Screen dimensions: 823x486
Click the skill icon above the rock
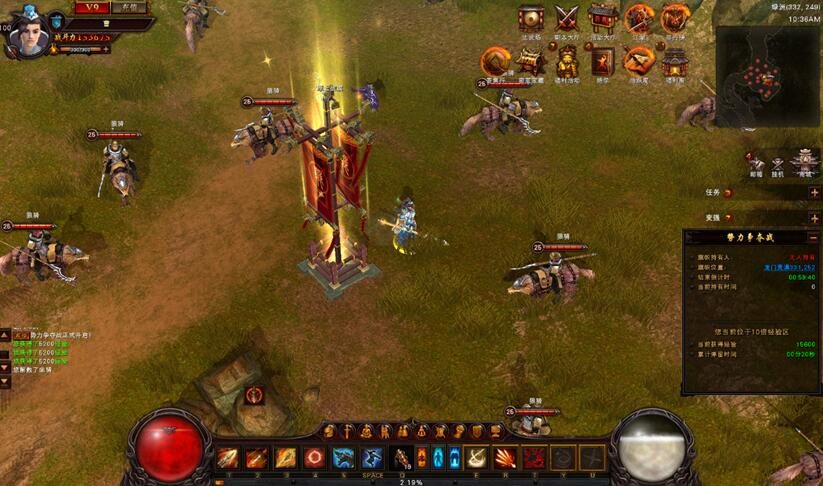click(x=254, y=395)
